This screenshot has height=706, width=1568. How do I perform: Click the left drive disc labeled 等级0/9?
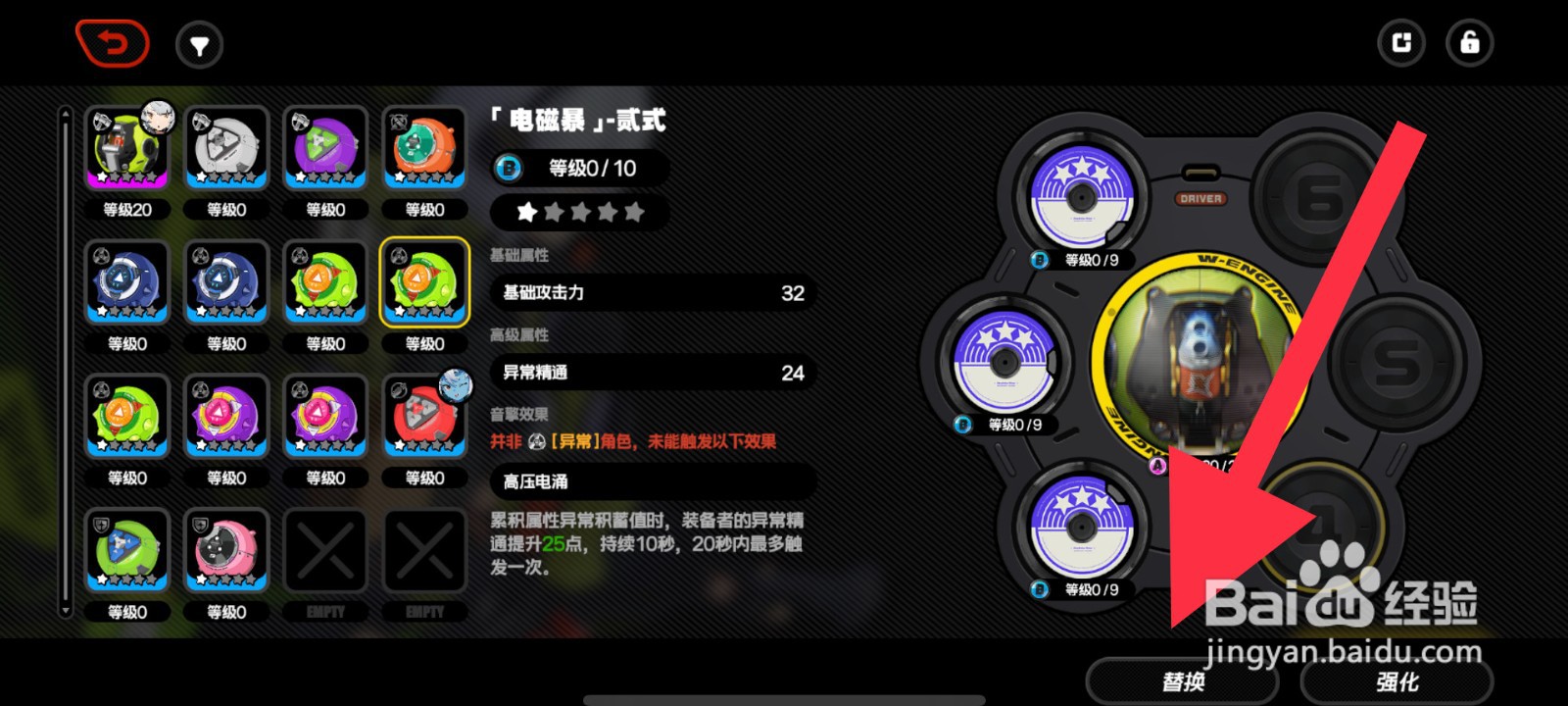point(1004,363)
